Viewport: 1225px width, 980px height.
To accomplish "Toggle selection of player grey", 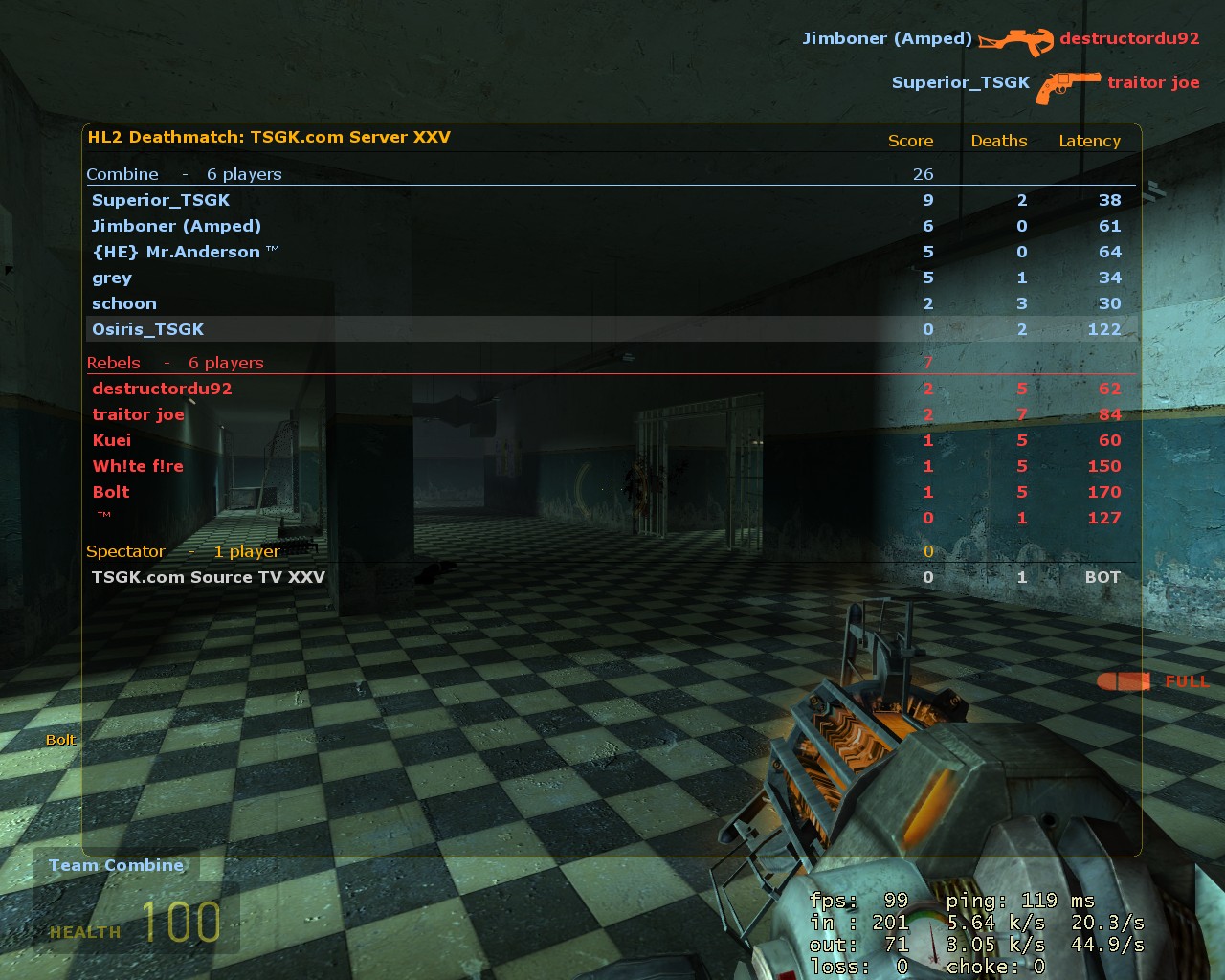I will (112, 278).
